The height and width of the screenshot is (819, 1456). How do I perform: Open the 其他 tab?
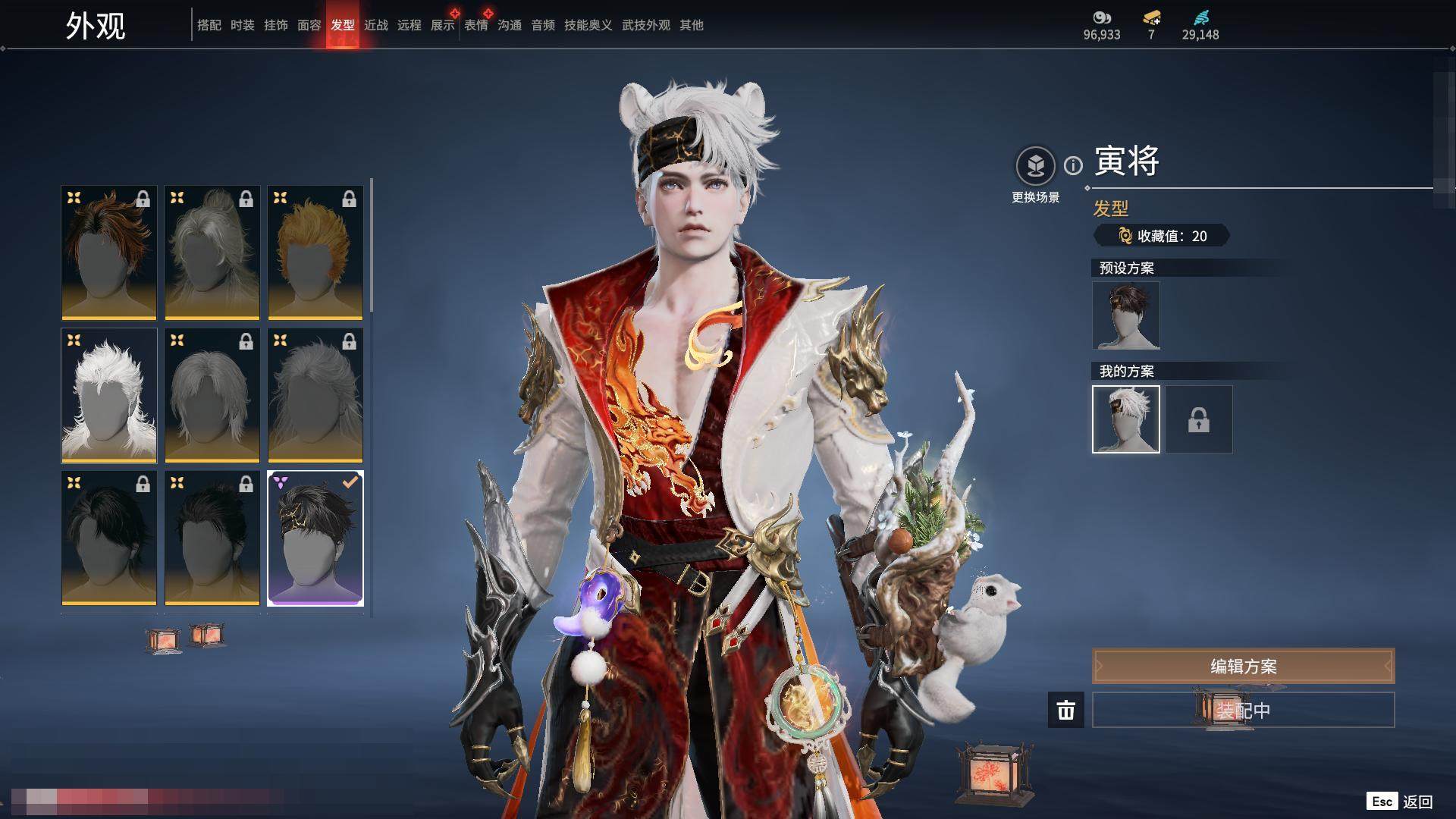(x=691, y=25)
